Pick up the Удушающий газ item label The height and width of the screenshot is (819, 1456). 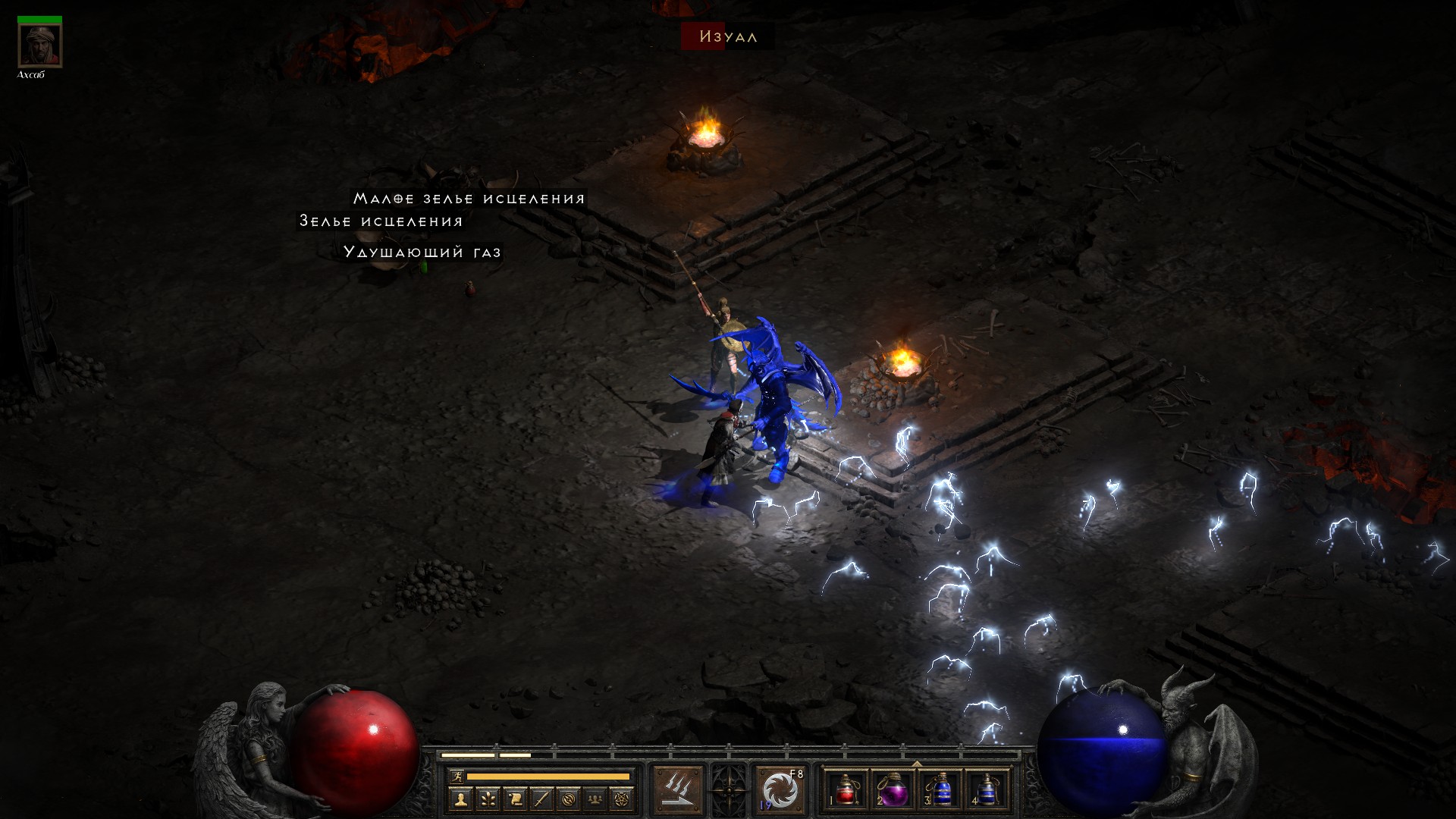click(x=422, y=252)
